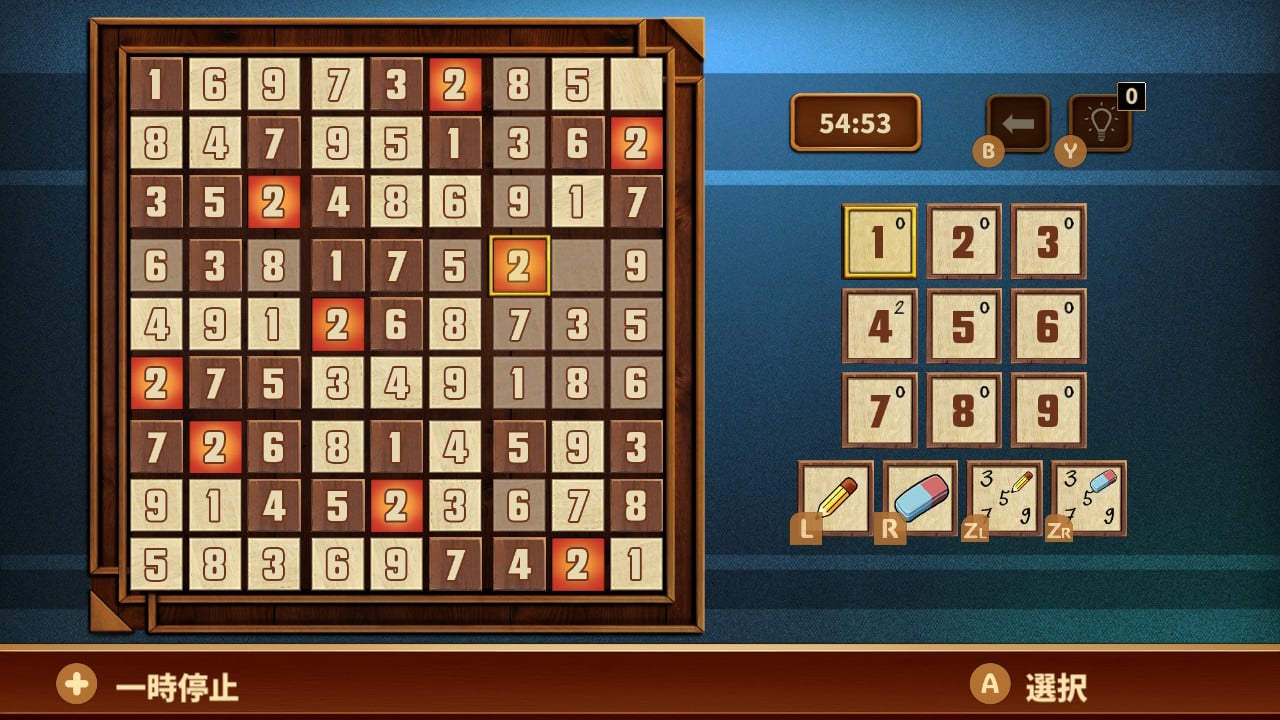The height and width of the screenshot is (720, 1280).
Task: Select the highlighted cell containing 2
Action: 518,266
